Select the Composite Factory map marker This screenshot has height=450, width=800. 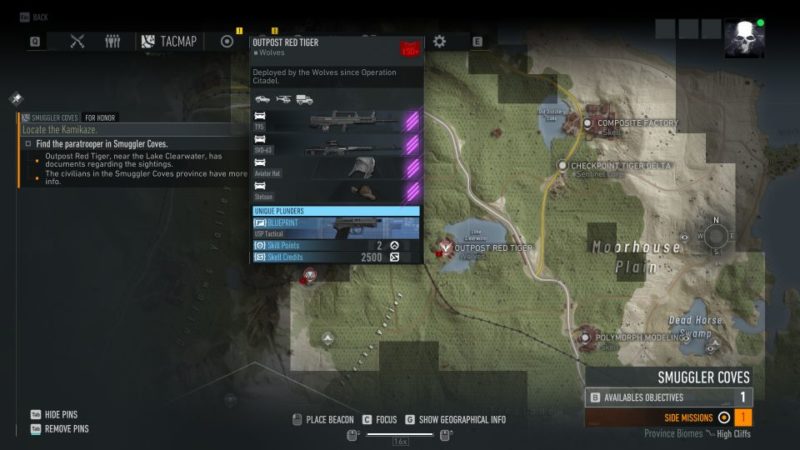(587, 124)
